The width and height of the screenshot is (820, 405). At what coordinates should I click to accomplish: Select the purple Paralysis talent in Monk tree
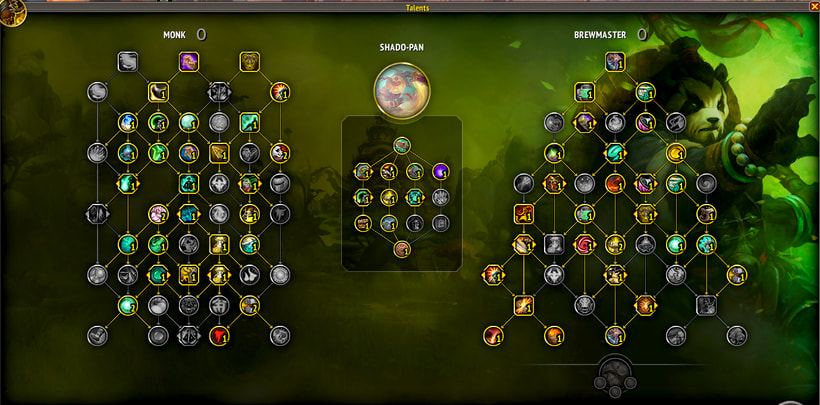188,62
